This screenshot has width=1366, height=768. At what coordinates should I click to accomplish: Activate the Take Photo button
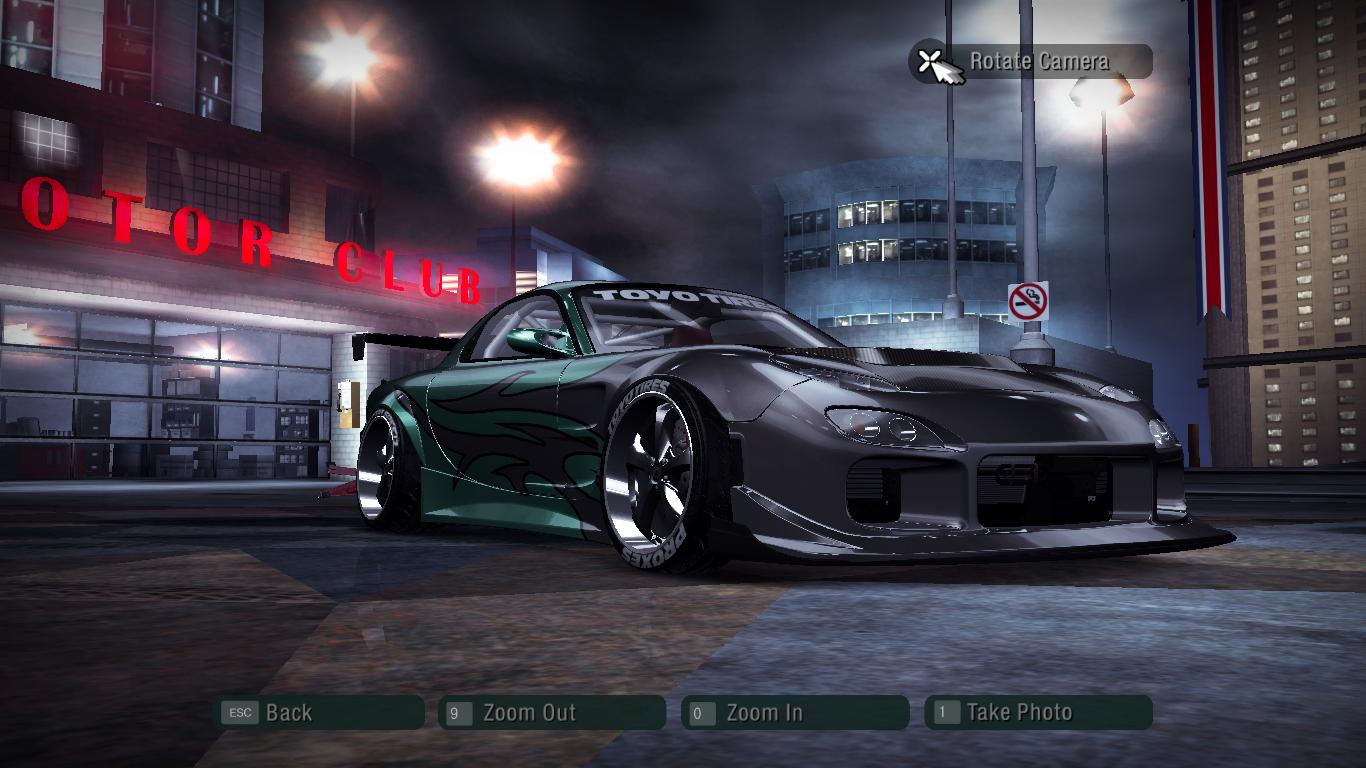click(x=1037, y=713)
